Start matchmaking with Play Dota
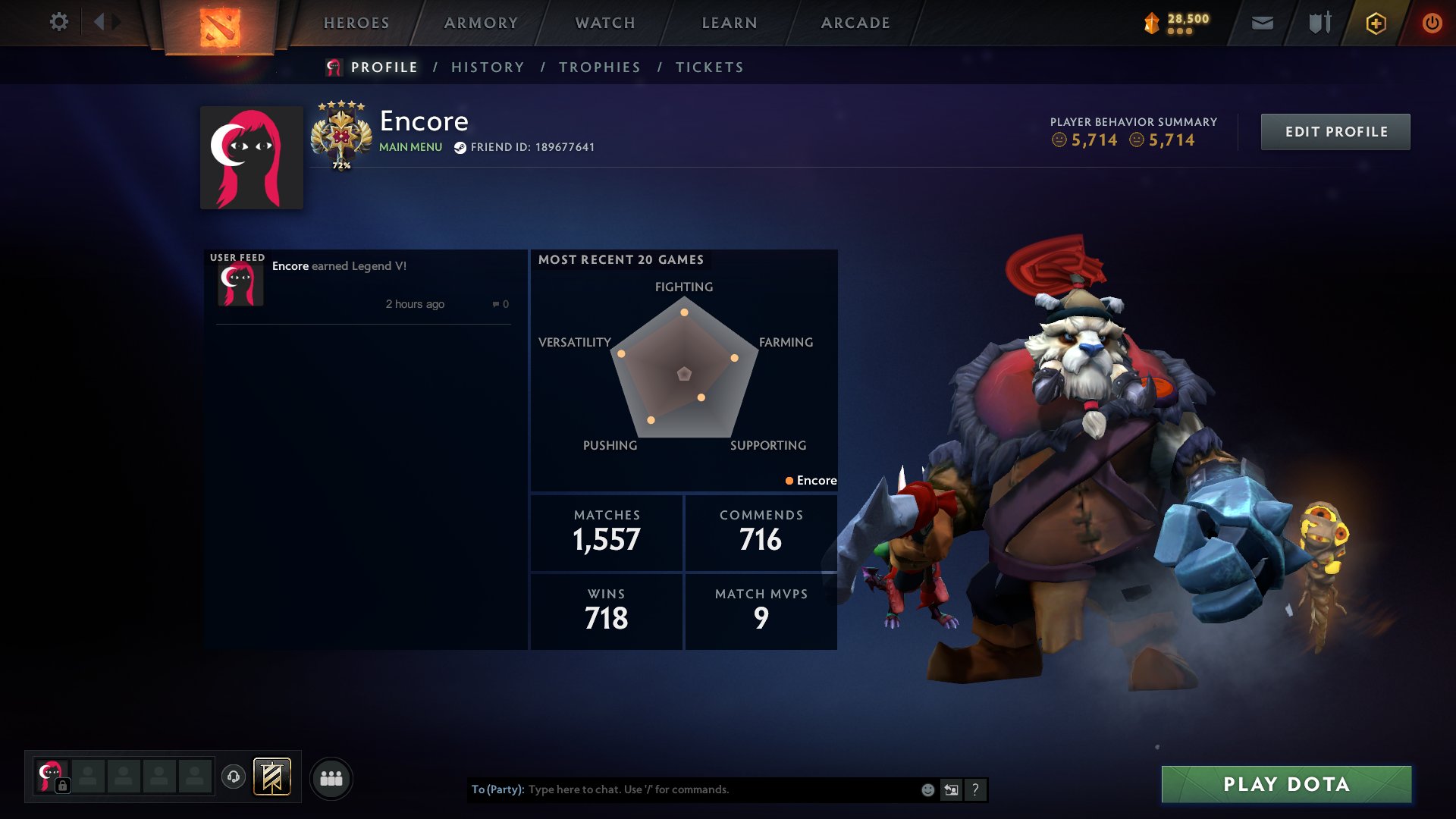The image size is (1456, 819). click(x=1286, y=784)
